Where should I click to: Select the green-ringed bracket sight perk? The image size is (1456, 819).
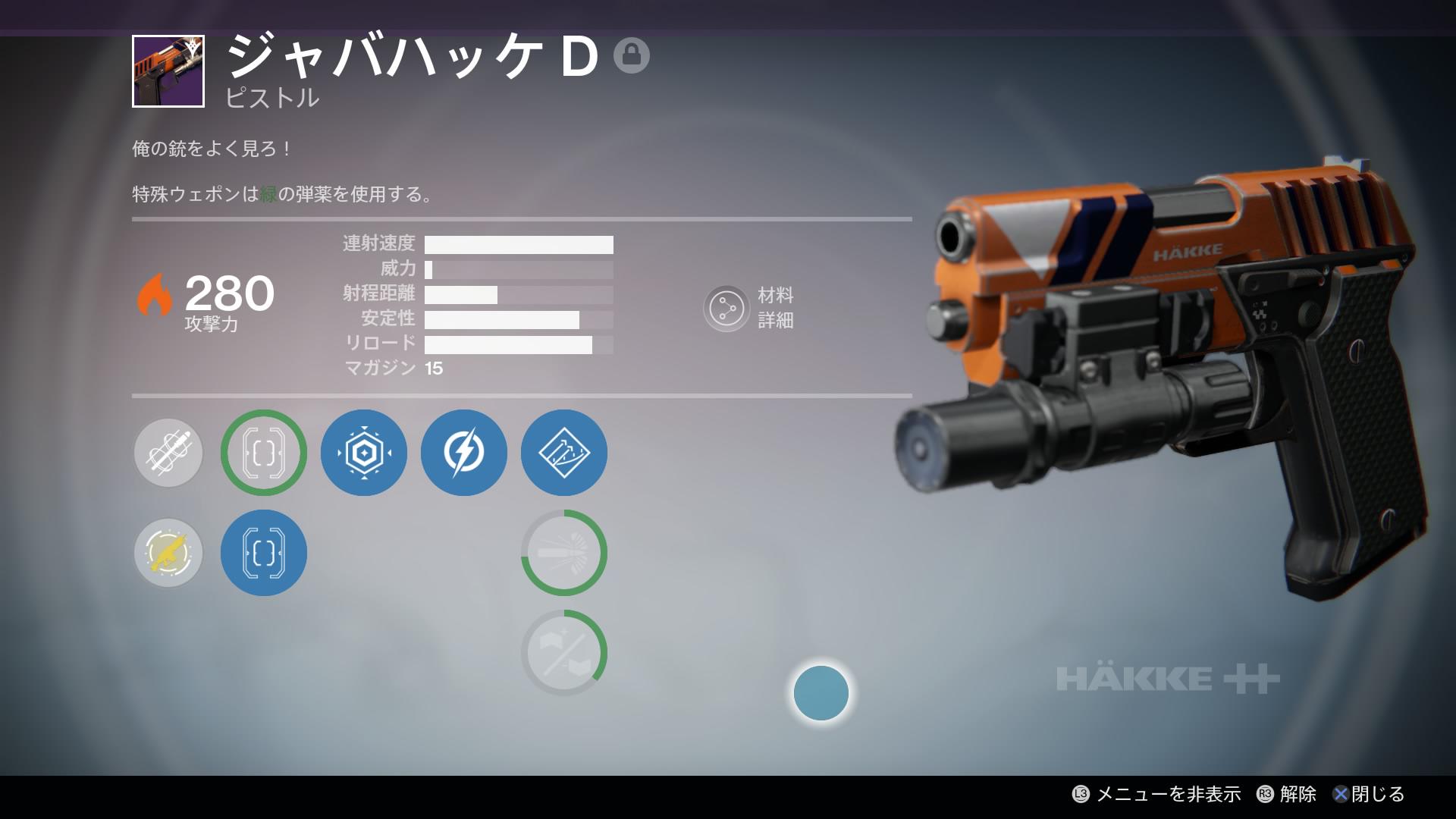[264, 453]
